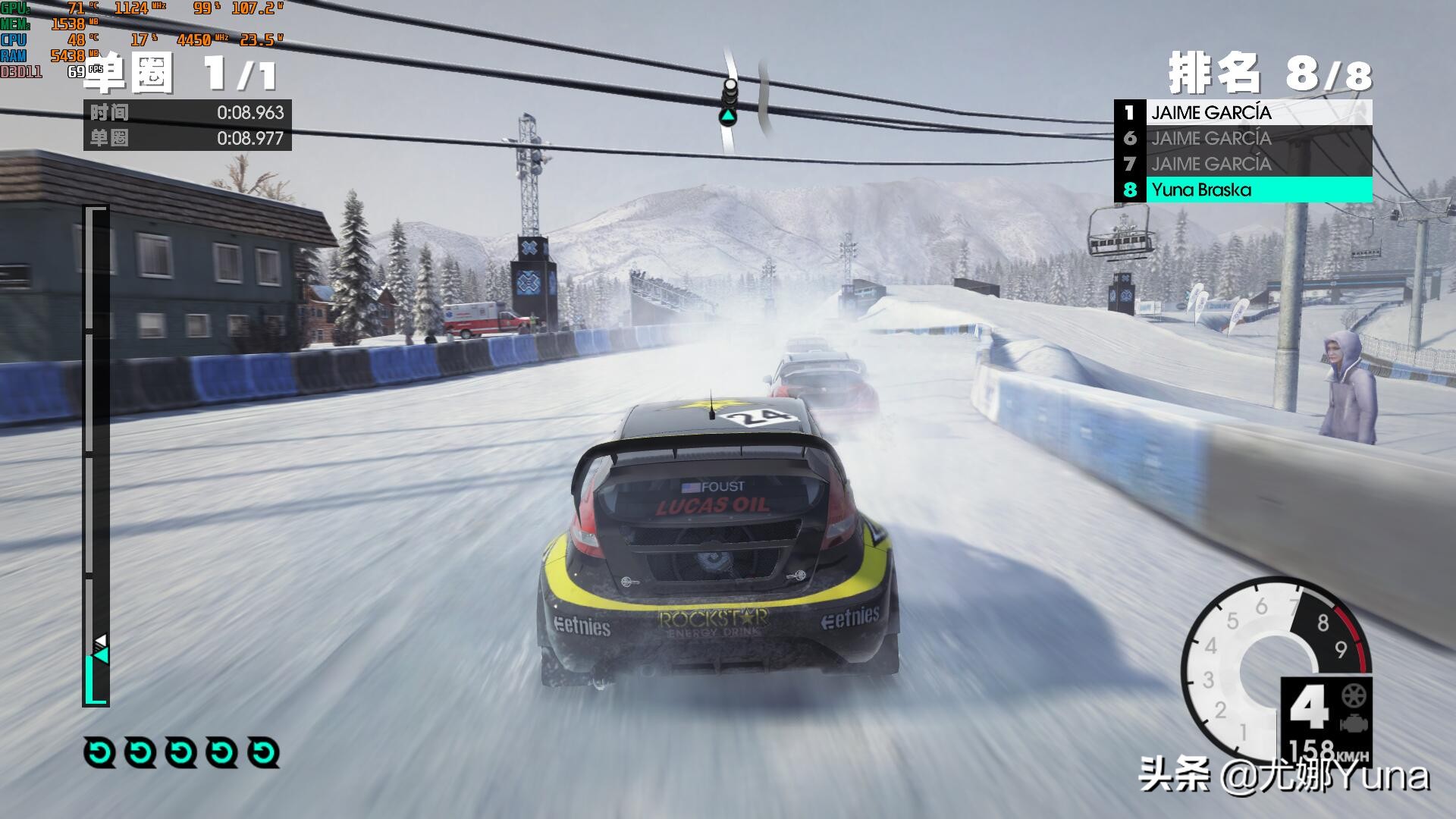Screen dimensions: 1456x819
Task: Select the first-place JAIME GARCÍA row
Action: coord(1244,113)
